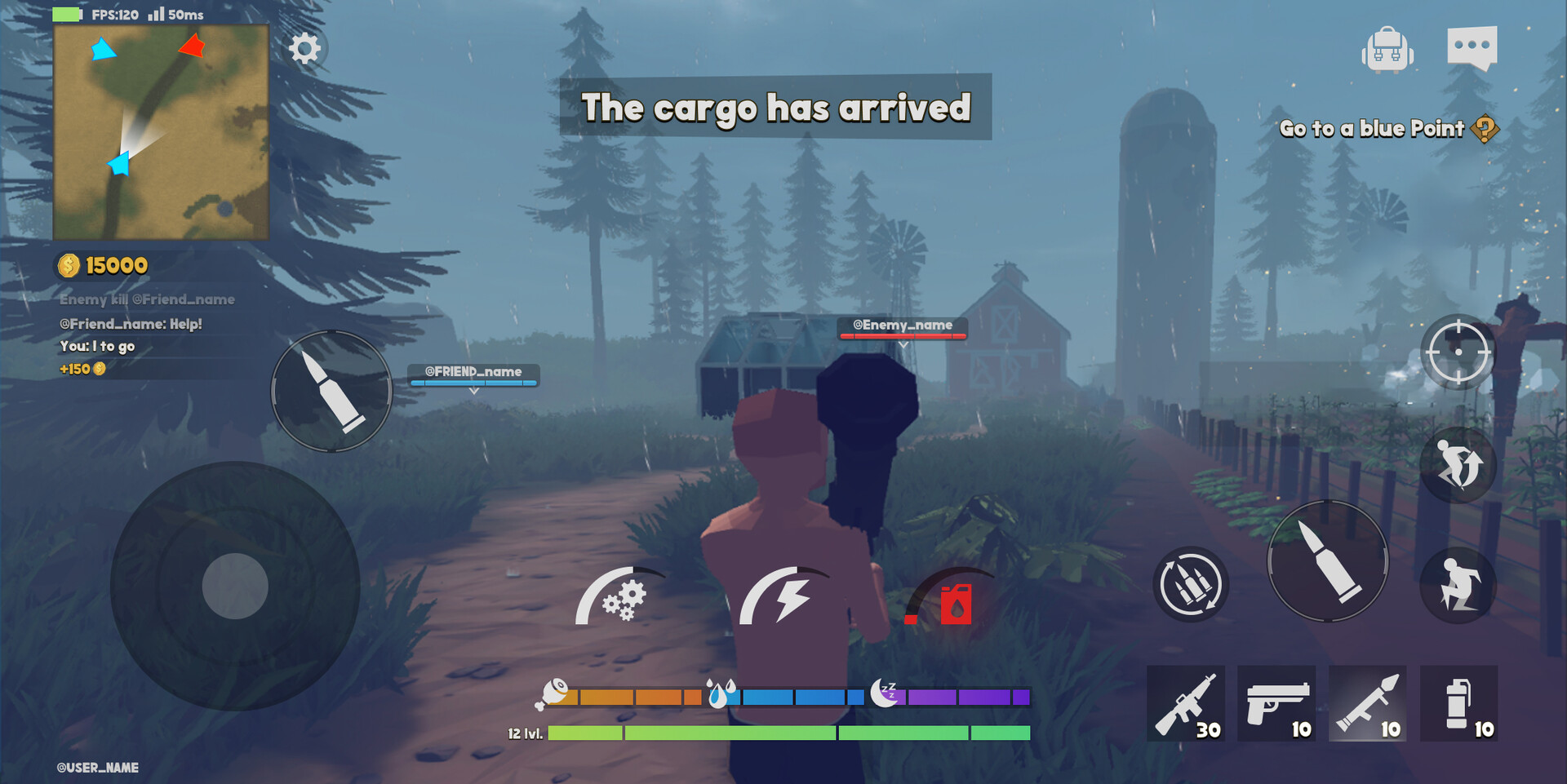Fire using the bullet button beside reload

click(1328, 561)
